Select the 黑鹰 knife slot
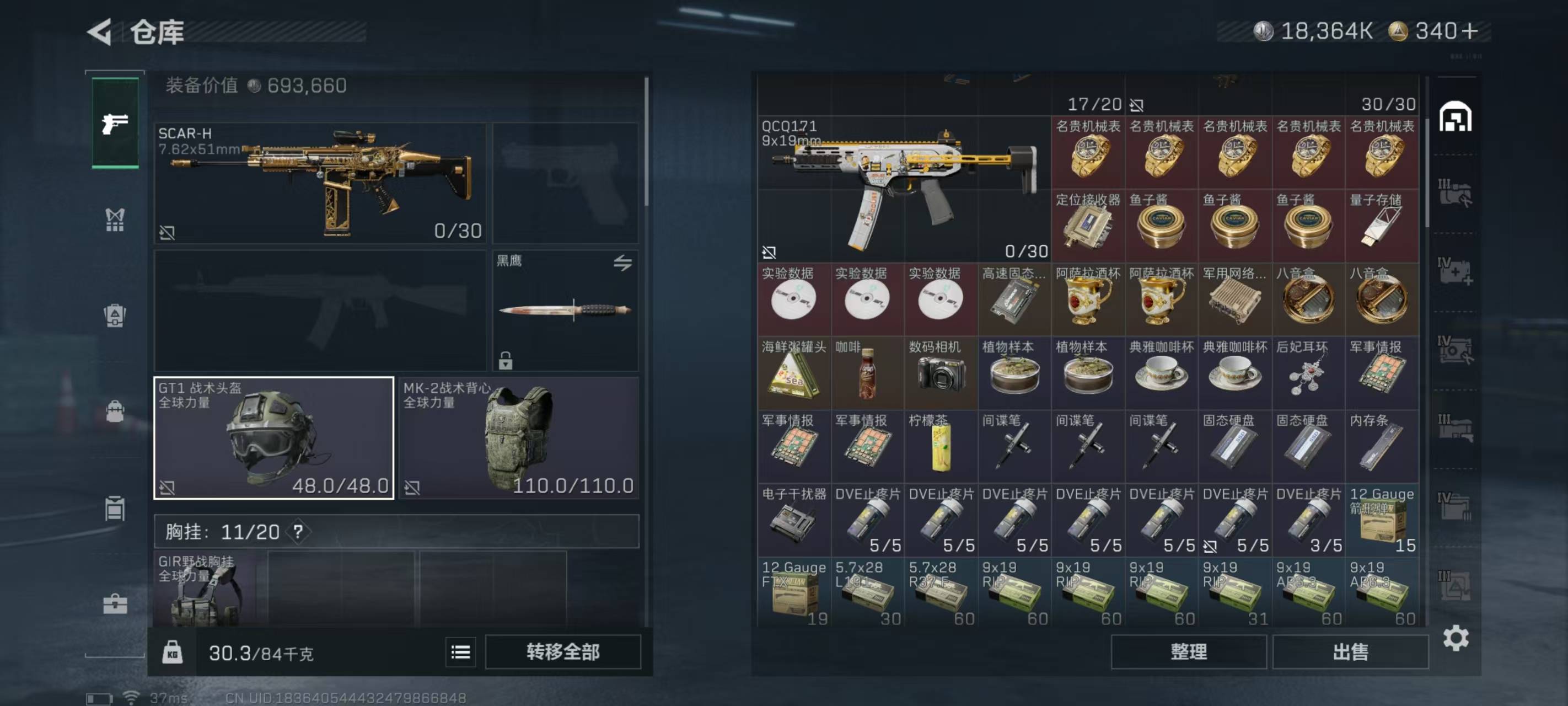 pyautogui.click(x=565, y=310)
